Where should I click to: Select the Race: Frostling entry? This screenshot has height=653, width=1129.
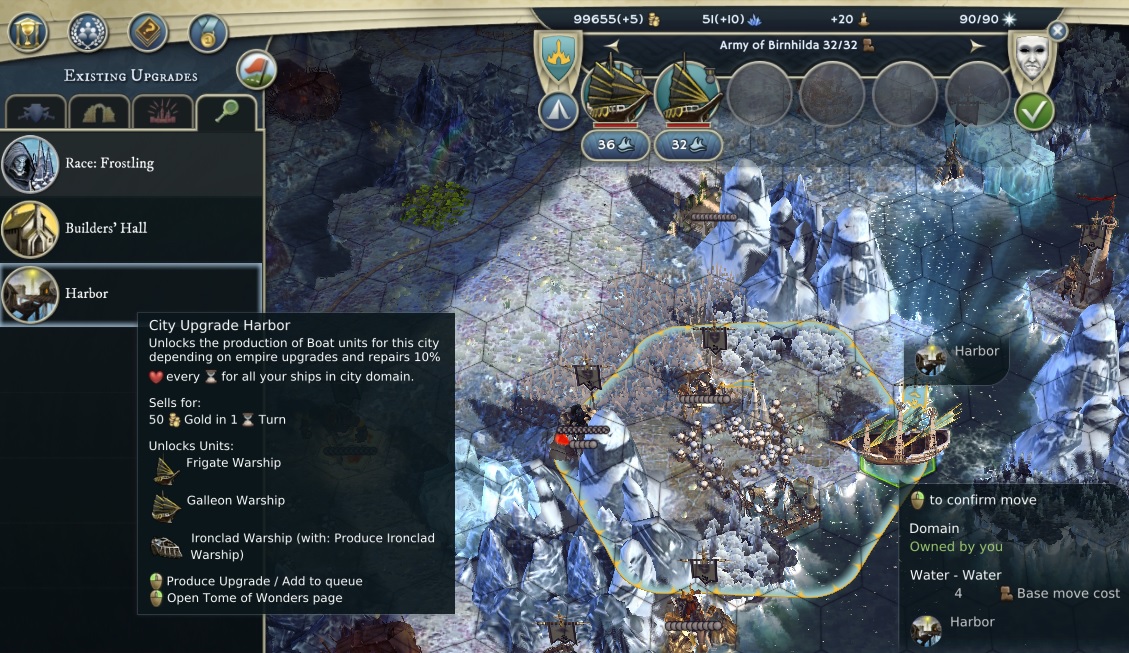tap(130, 163)
